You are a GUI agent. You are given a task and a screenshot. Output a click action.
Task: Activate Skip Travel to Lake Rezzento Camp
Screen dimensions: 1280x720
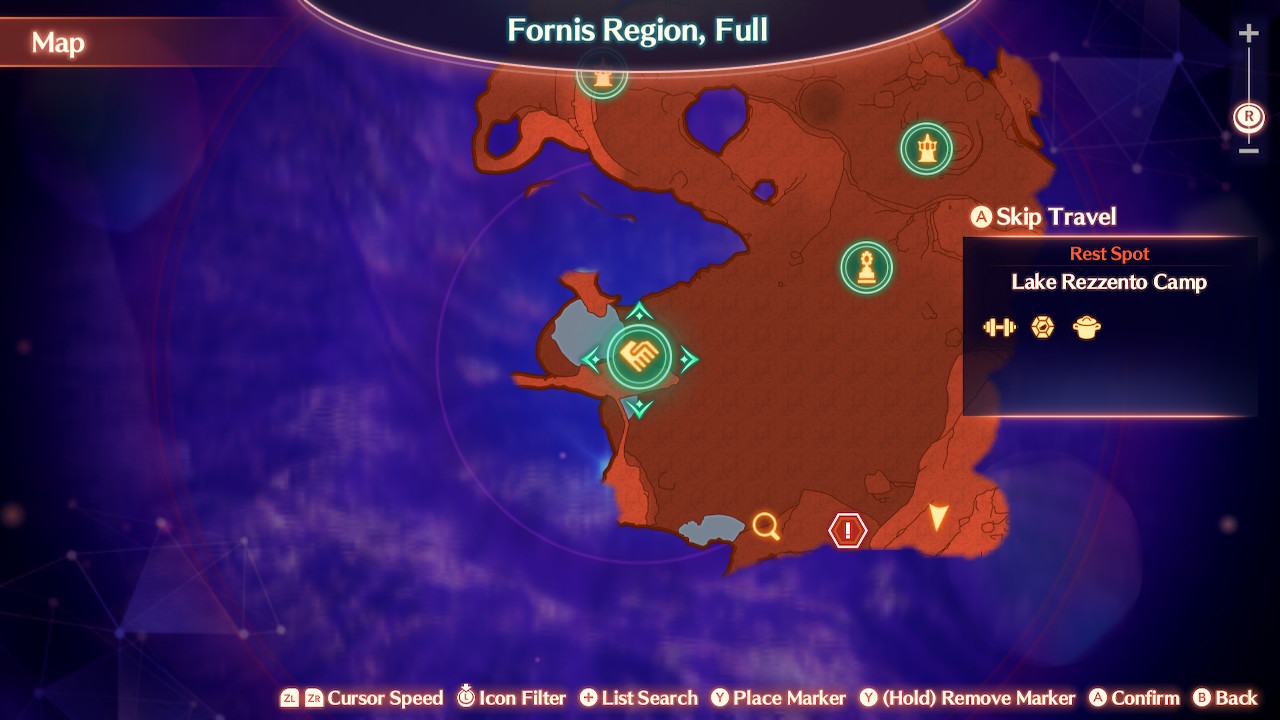pyautogui.click(x=1043, y=217)
